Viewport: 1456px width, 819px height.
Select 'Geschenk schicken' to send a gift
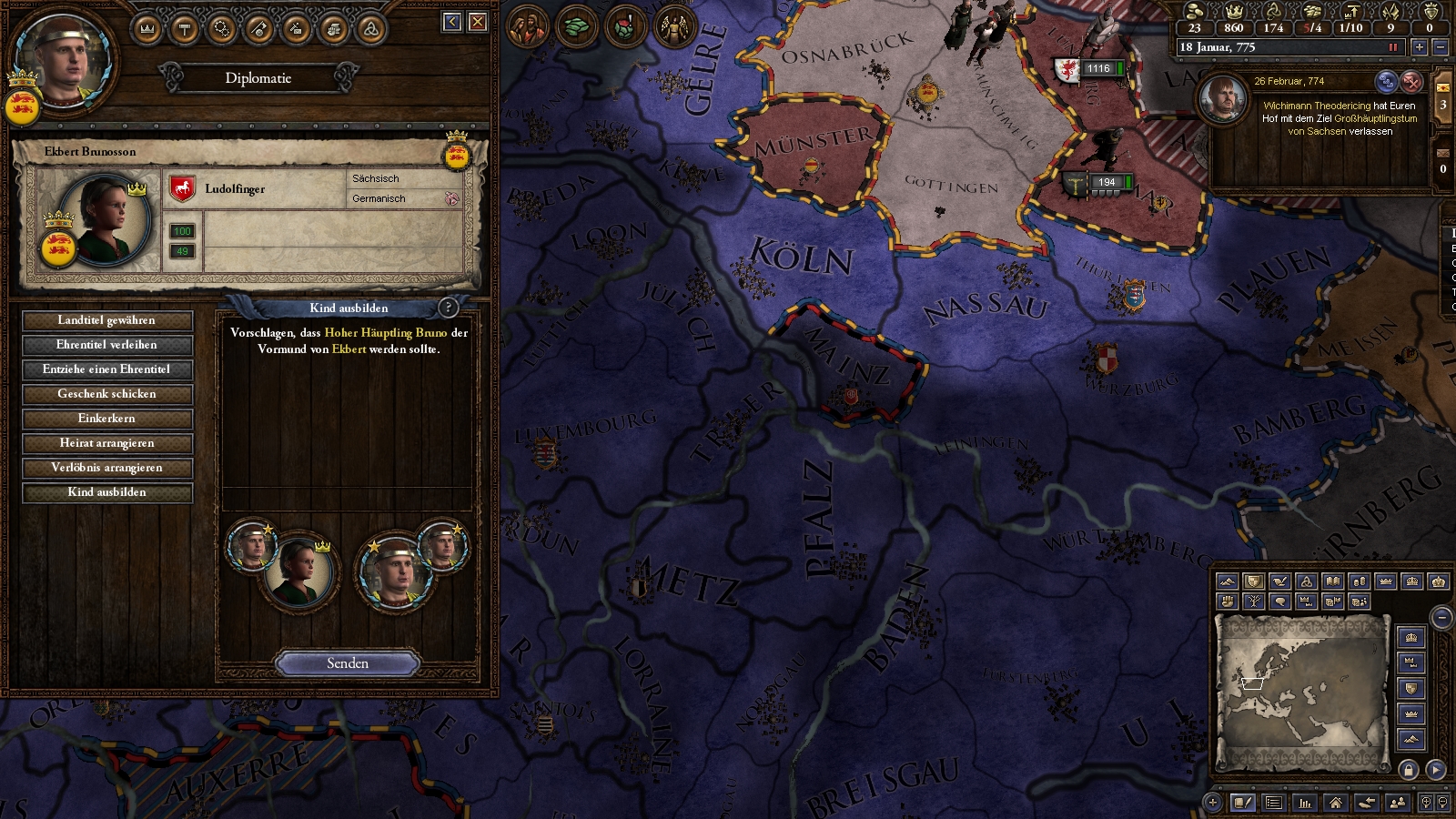(x=106, y=394)
